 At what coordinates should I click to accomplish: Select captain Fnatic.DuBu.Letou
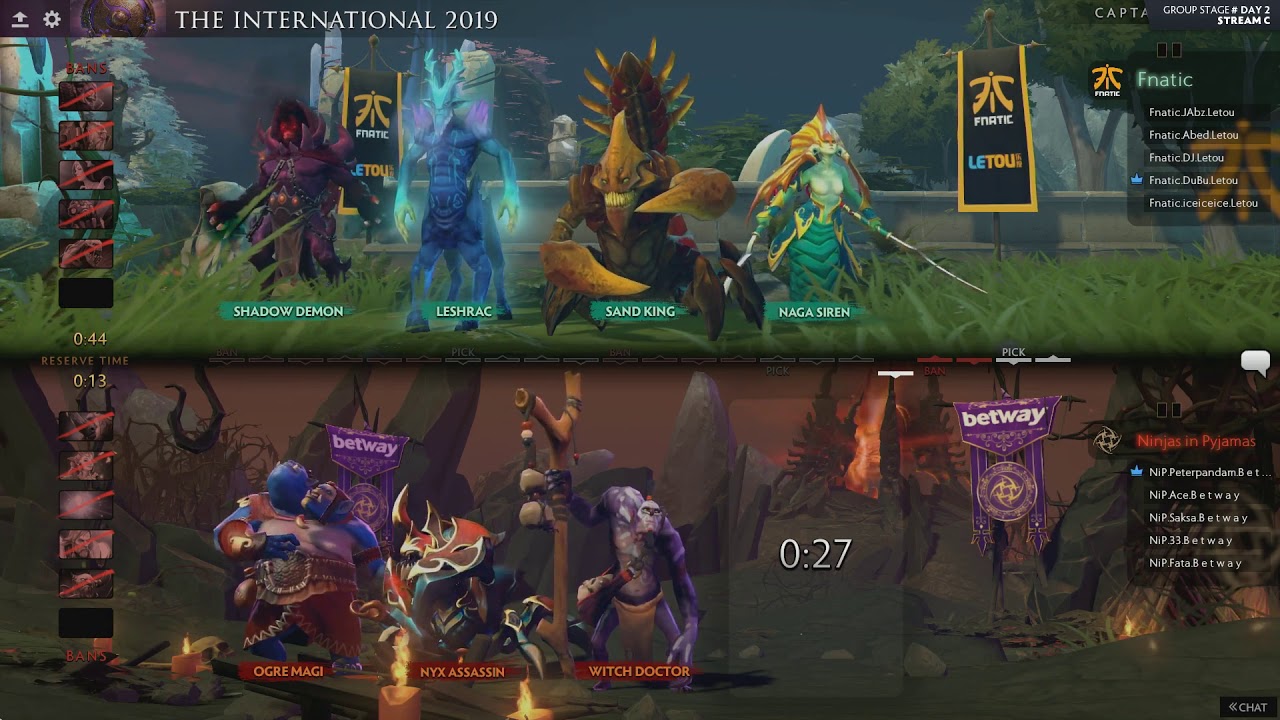point(1193,180)
